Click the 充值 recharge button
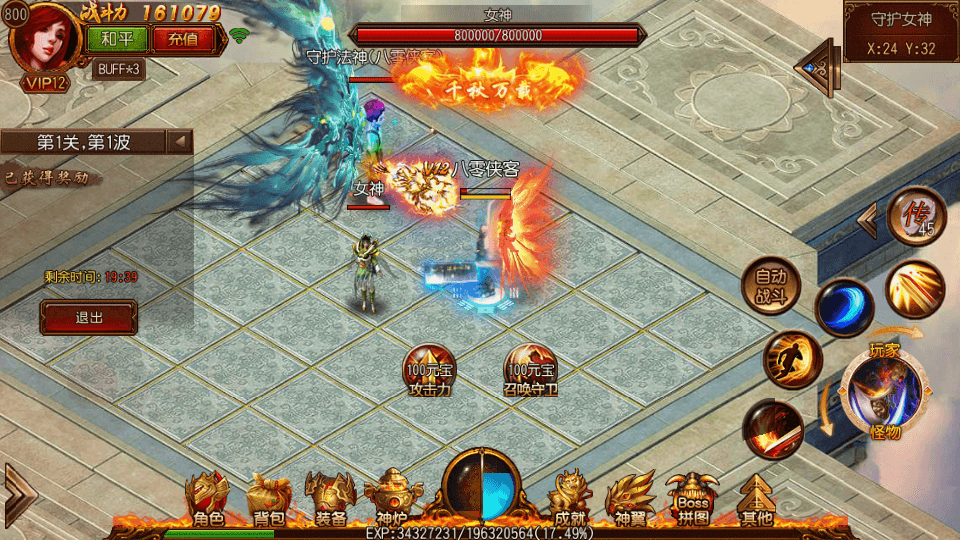 (x=183, y=40)
